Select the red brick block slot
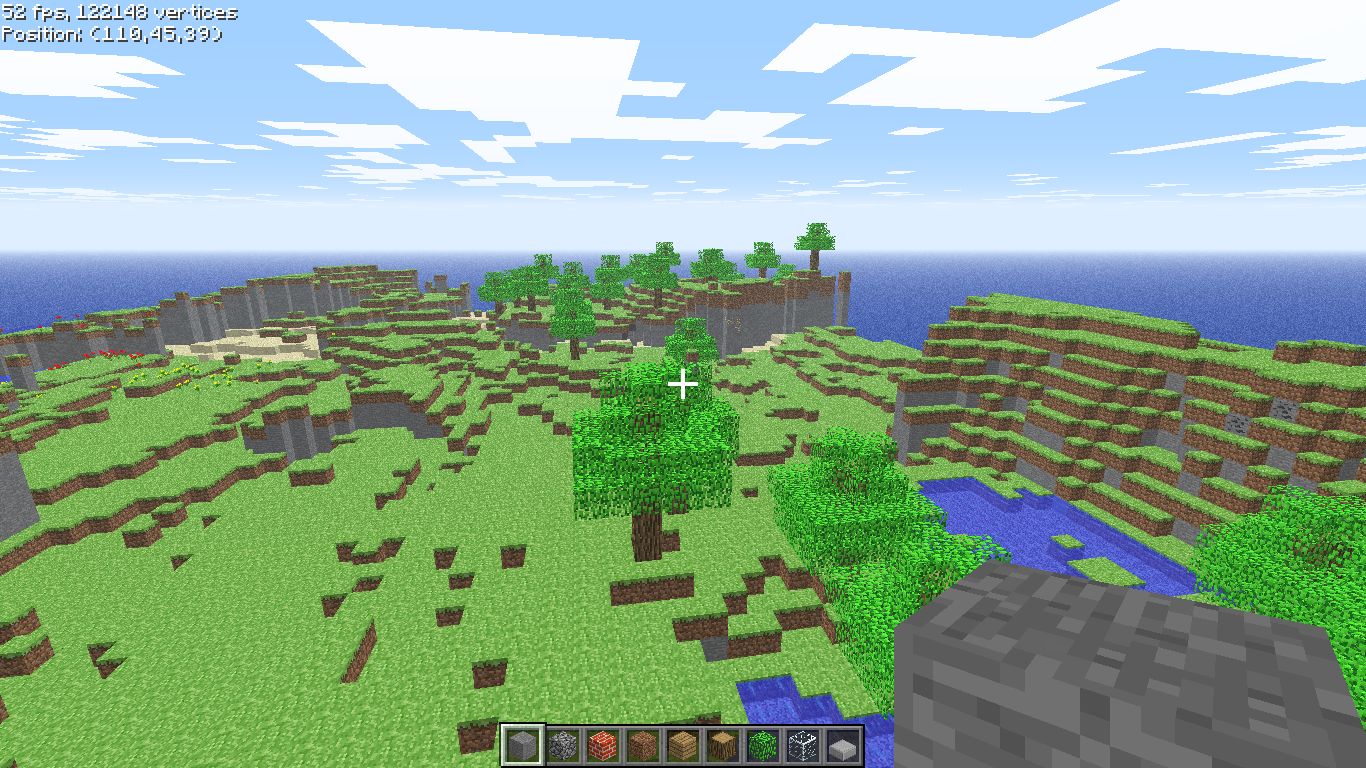This screenshot has height=768, width=1366. (x=602, y=745)
